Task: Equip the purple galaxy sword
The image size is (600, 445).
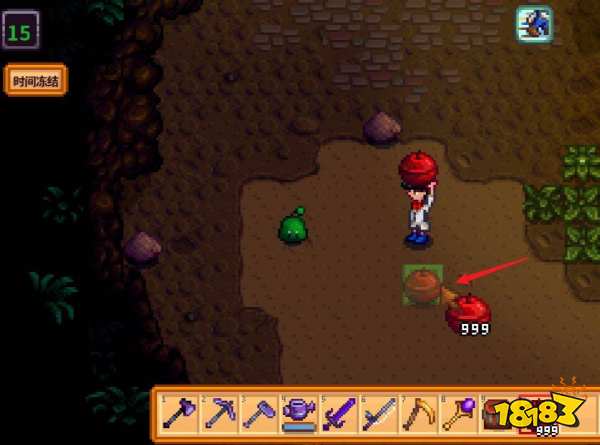Action: coord(338,411)
